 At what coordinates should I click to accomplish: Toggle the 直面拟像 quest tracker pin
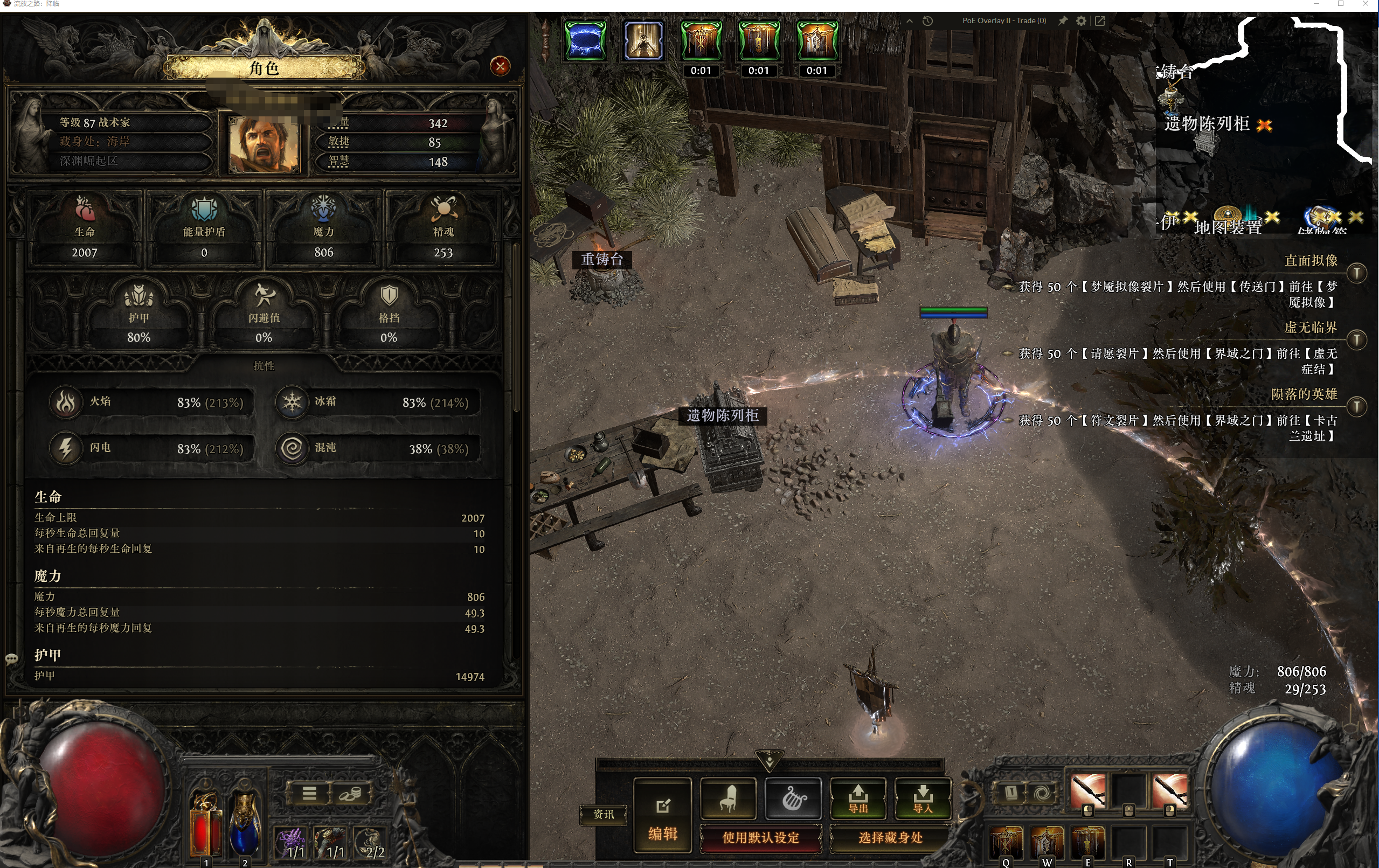click(x=1357, y=273)
